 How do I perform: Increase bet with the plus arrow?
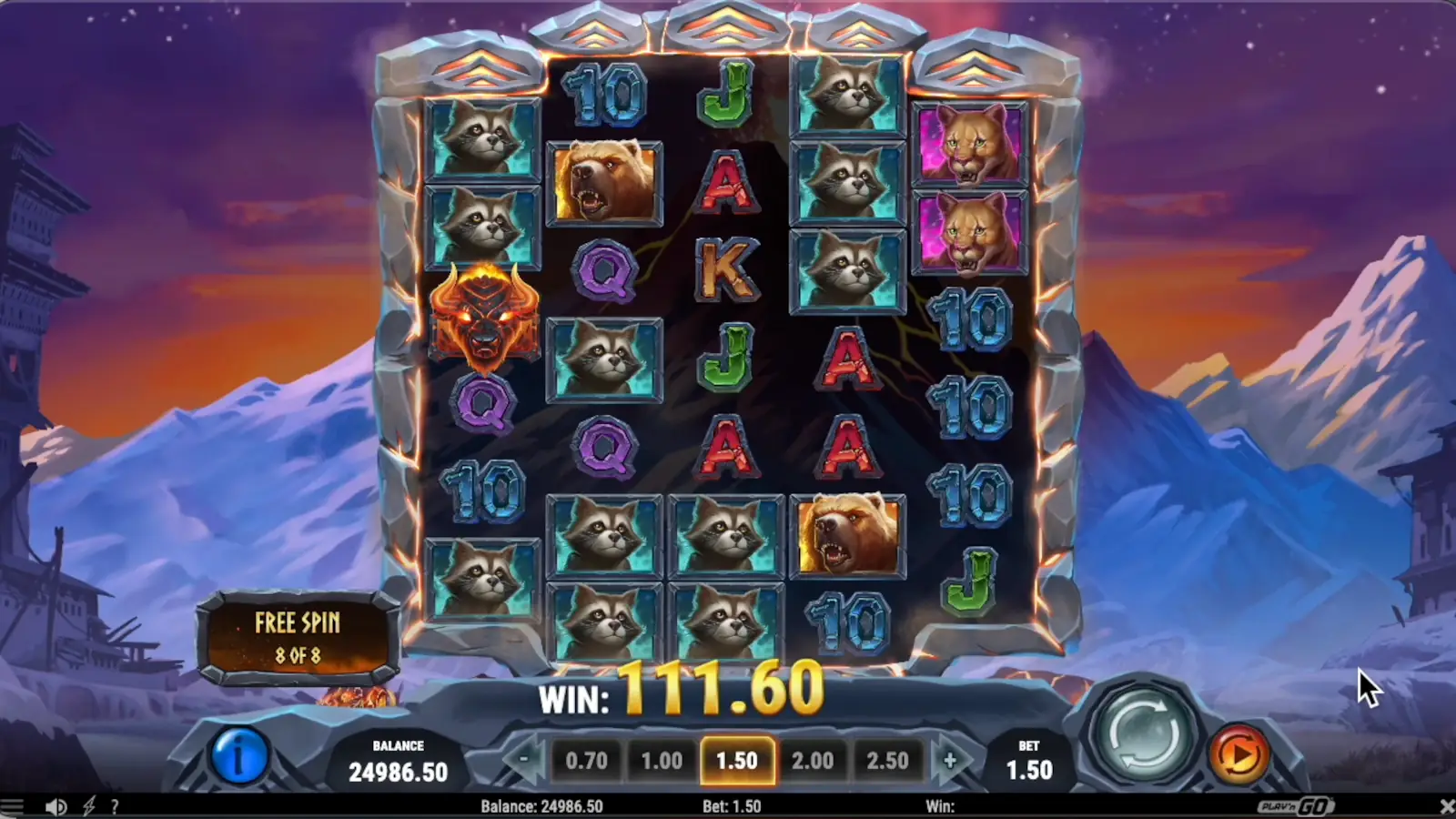[952, 760]
